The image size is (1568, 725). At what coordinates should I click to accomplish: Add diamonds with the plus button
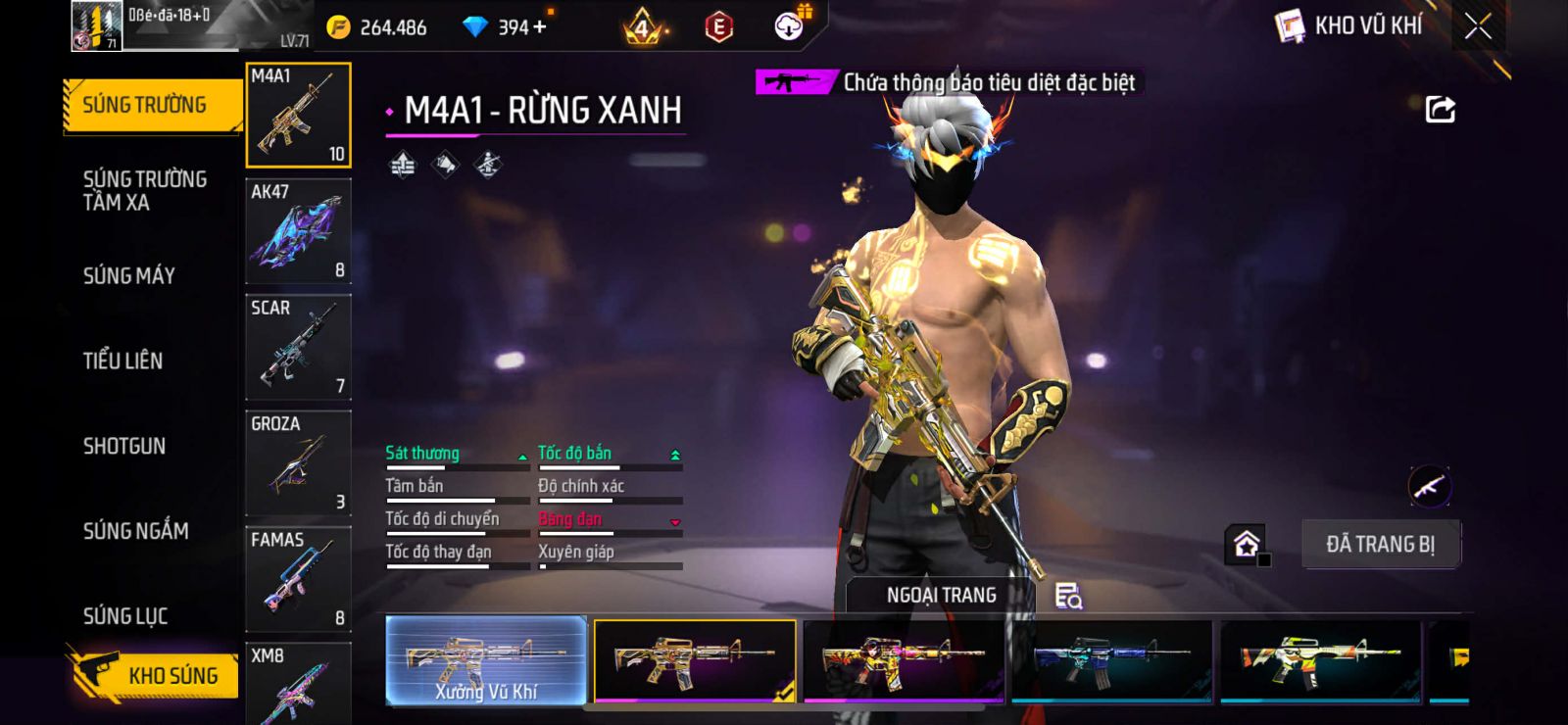[539, 26]
